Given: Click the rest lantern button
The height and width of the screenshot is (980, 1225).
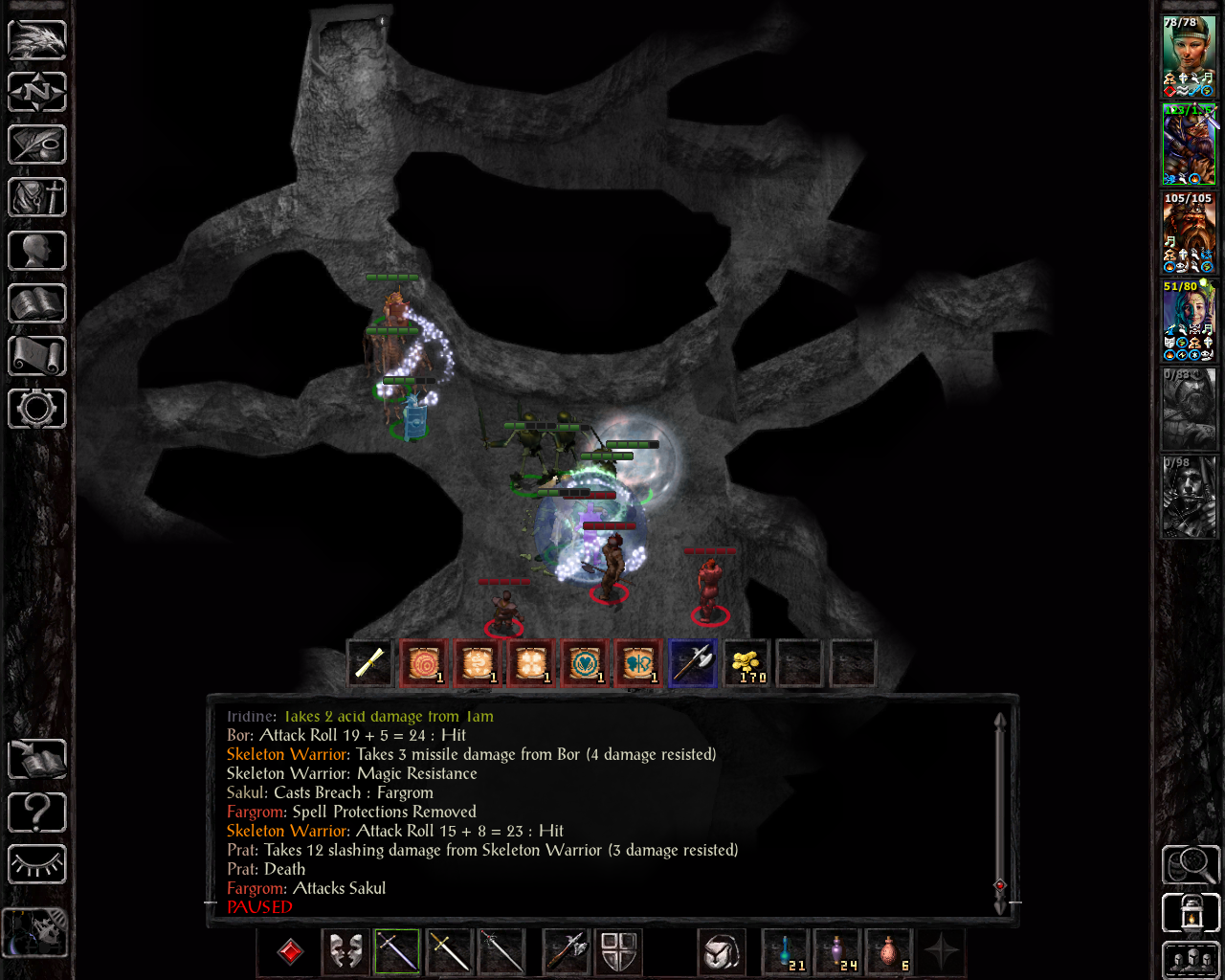Looking at the screenshot, I should (x=1190, y=913).
